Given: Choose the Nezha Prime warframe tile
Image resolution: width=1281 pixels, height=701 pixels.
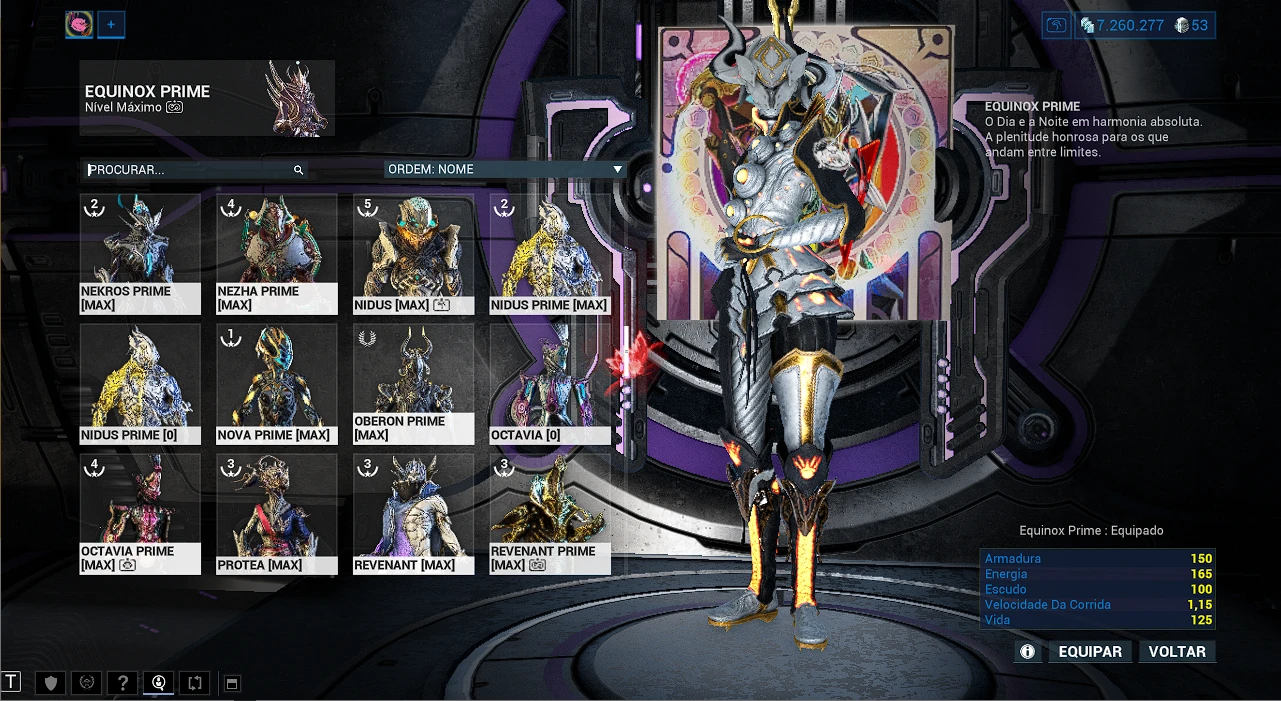Looking at the screenshot, I should [276, 254].
